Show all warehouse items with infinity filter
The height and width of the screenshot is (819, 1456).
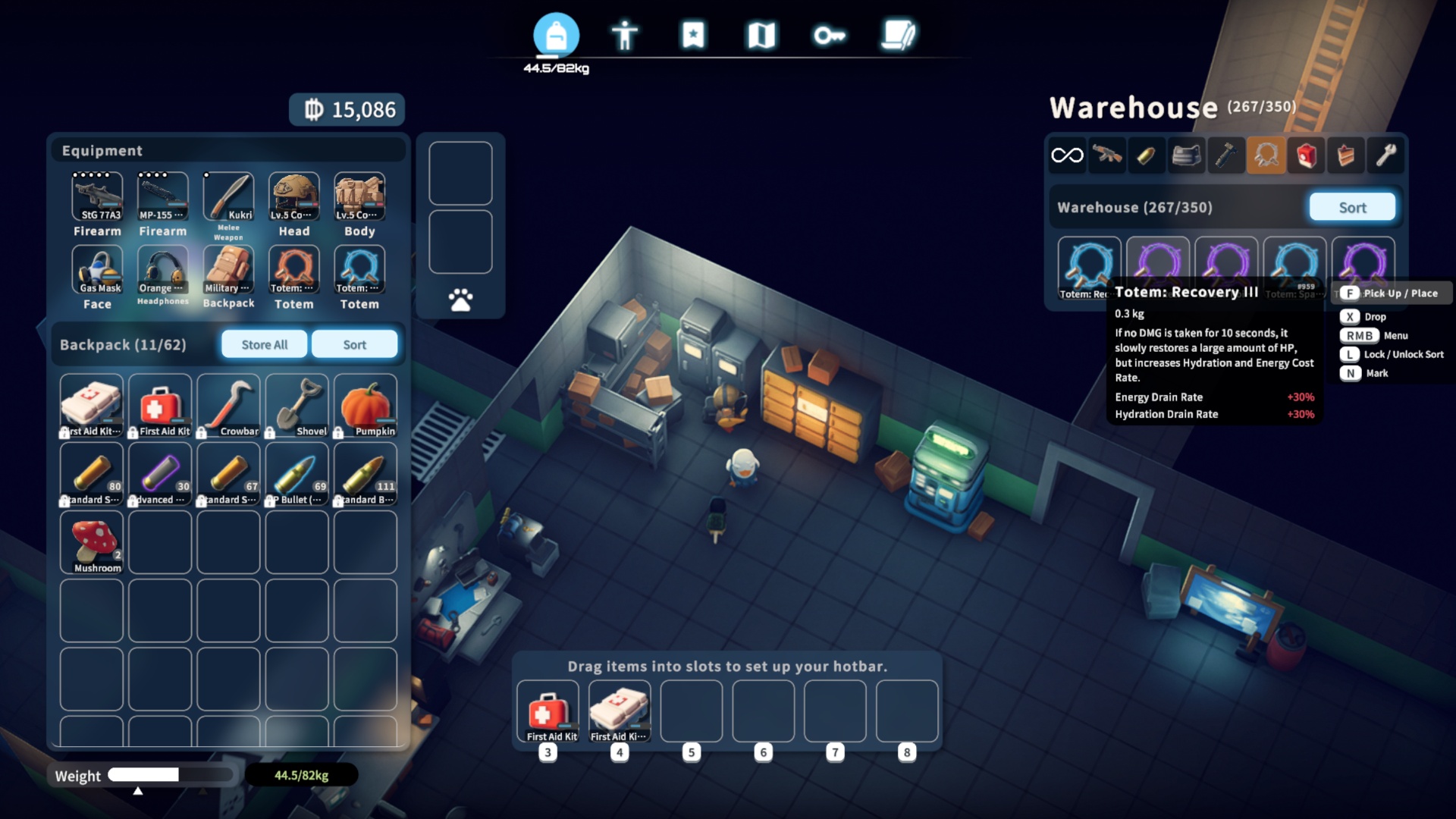point(1067,155)
